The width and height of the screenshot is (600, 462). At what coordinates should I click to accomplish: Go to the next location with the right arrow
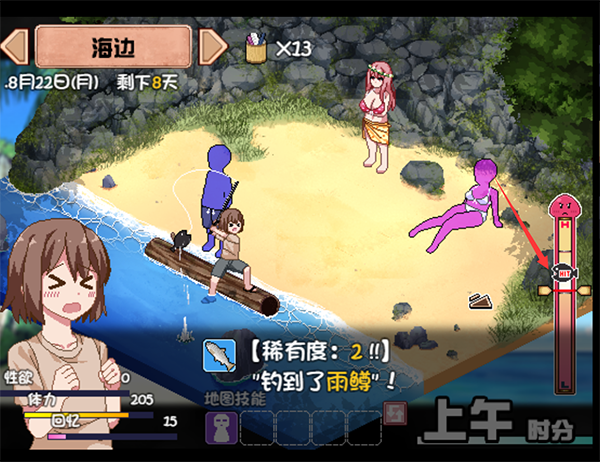pos(212,45)
